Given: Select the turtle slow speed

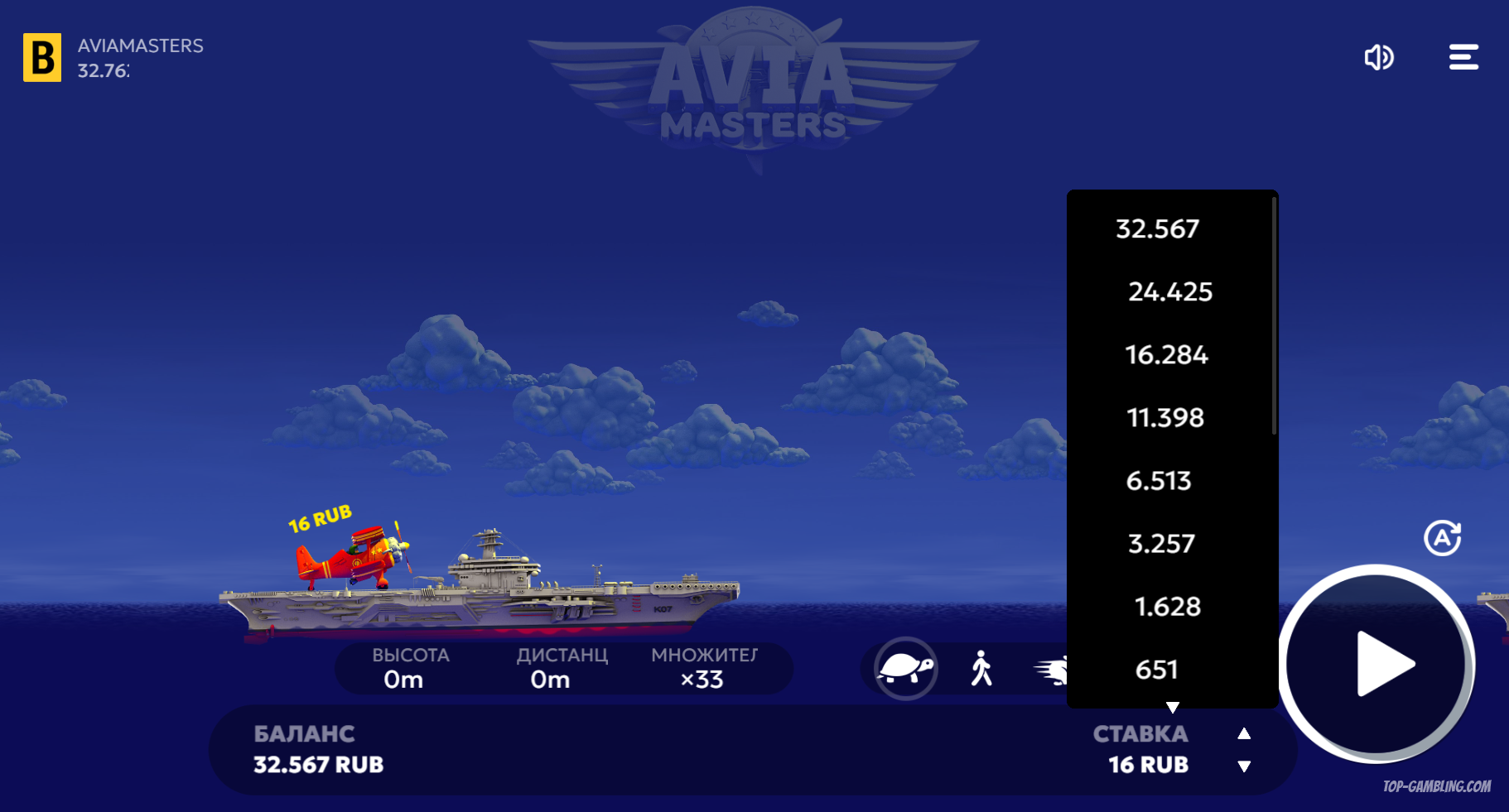Looking at the screenshot, I should [x=906, y=668].
